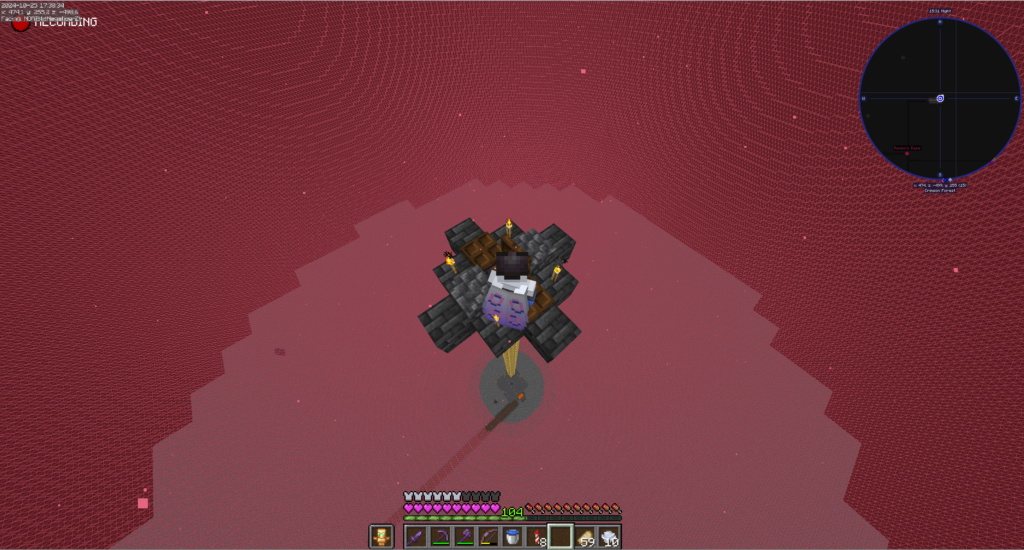Select the netherite pickaxe hotbar slot

pyautogui.click(x=440, y=537)
